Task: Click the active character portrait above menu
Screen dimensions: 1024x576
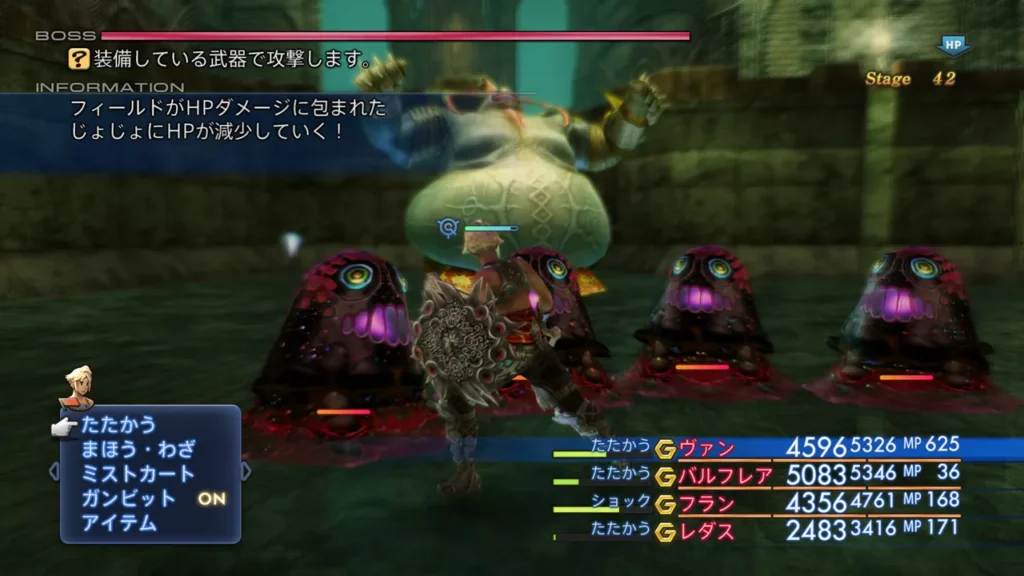Action: (x=76, y=386)
